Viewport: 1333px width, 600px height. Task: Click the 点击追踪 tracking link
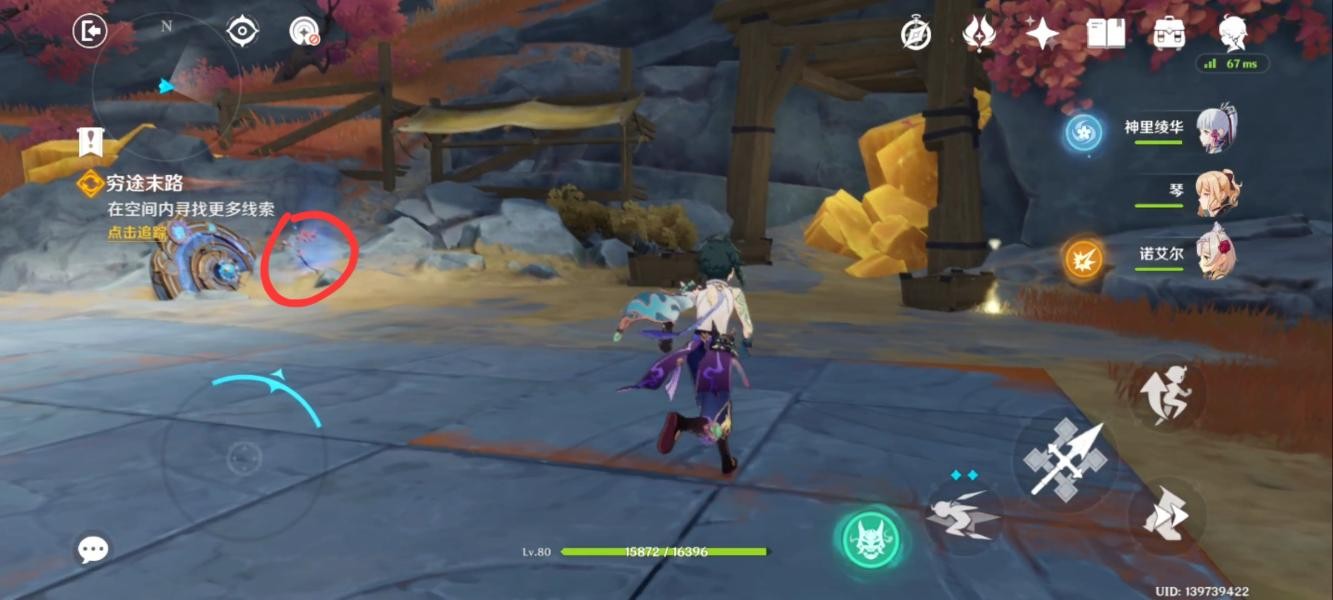(137, 233)
